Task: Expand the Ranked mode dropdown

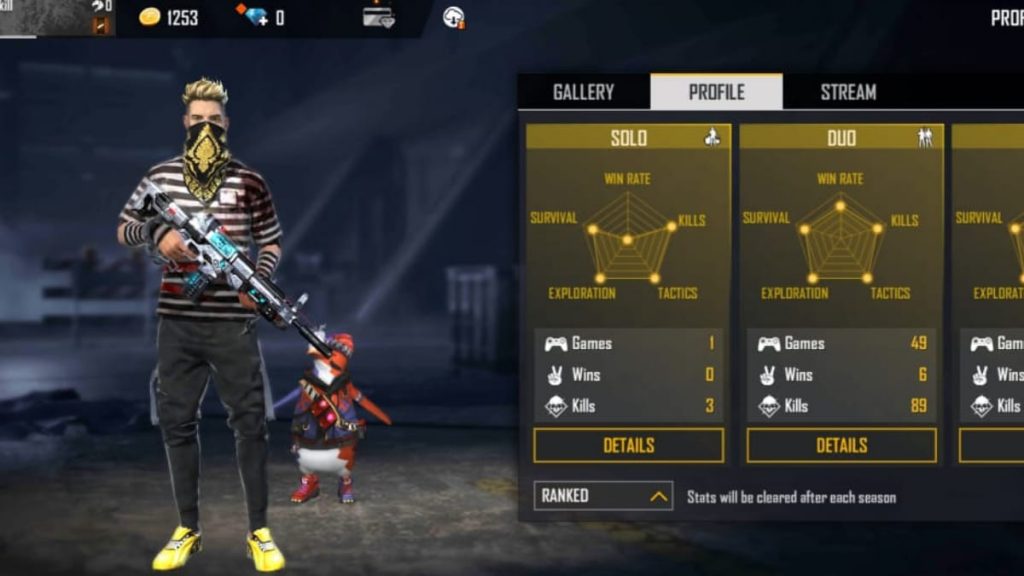Action: point(603,495)
